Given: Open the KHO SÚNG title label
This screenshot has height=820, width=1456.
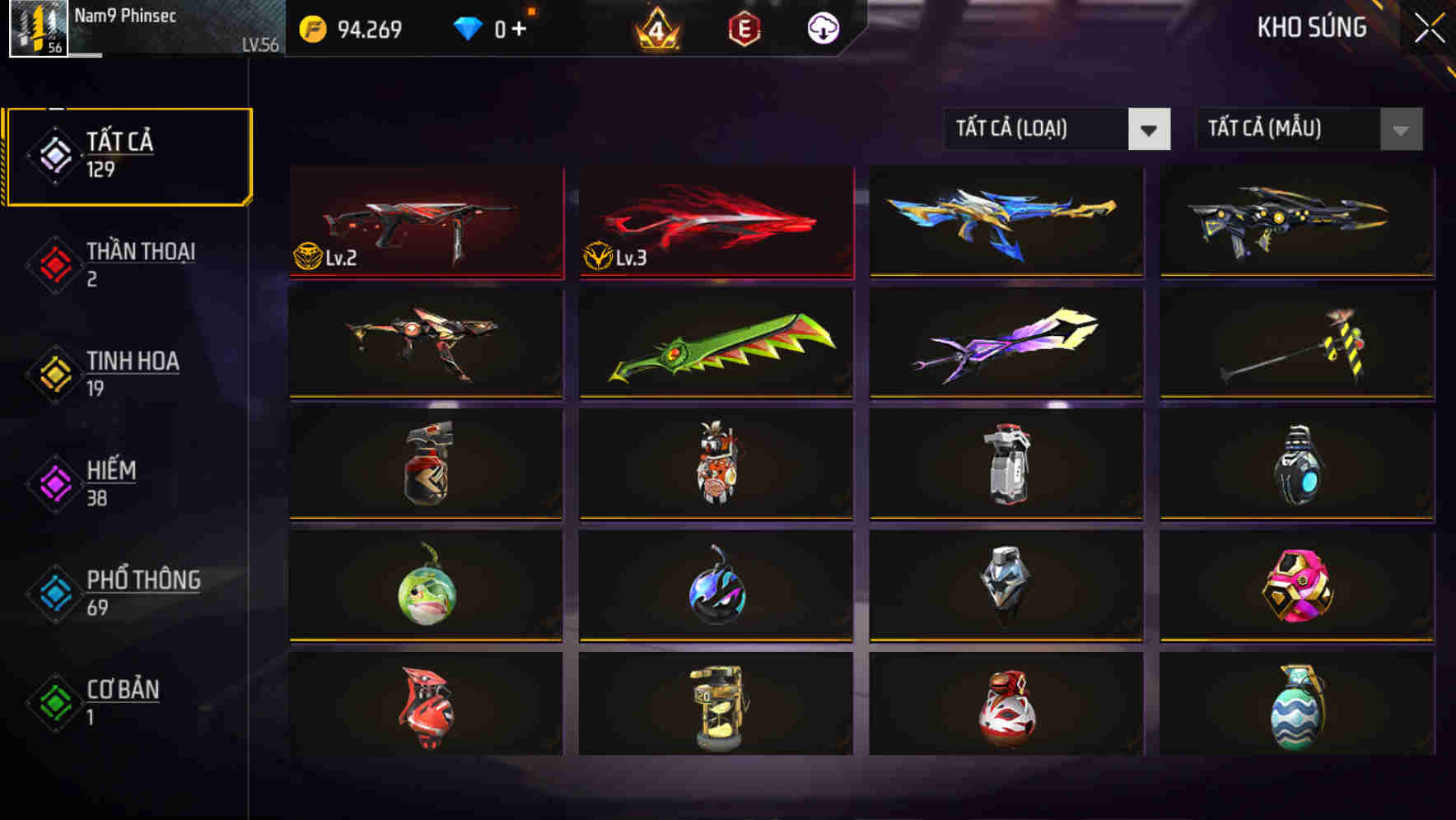Looking at the screenshot, I should (x=1314, y=27).
